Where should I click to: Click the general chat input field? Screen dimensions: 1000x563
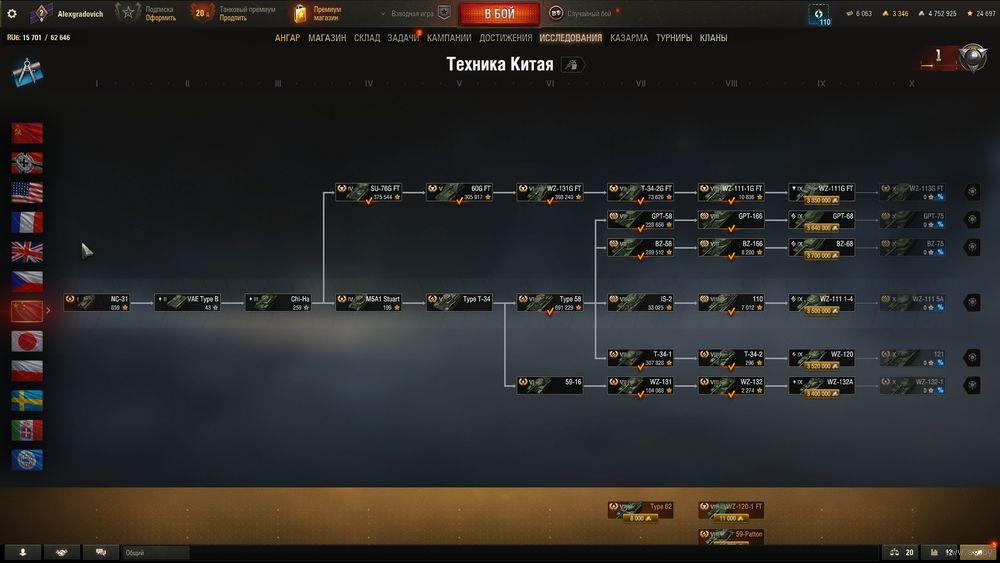pyautogui.click(x=155, y=552)
